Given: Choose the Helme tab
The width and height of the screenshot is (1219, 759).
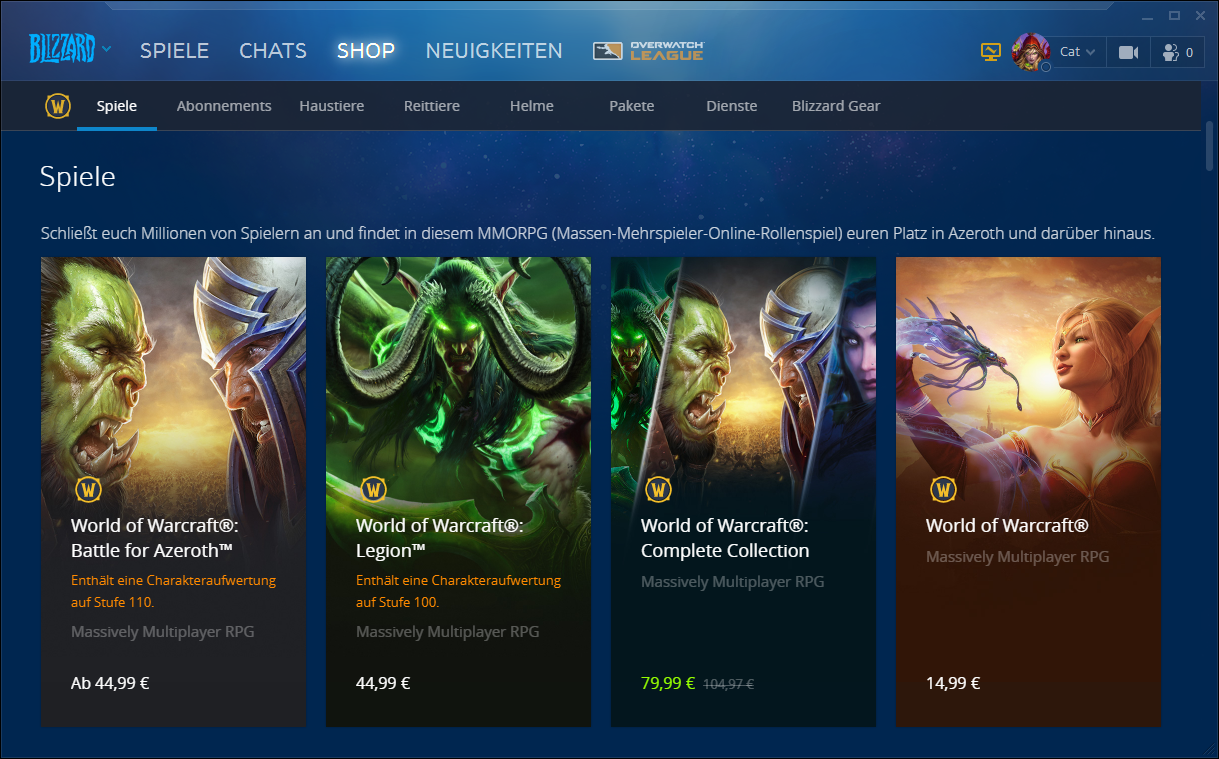Looking at the screenshot, I should 532,106.
